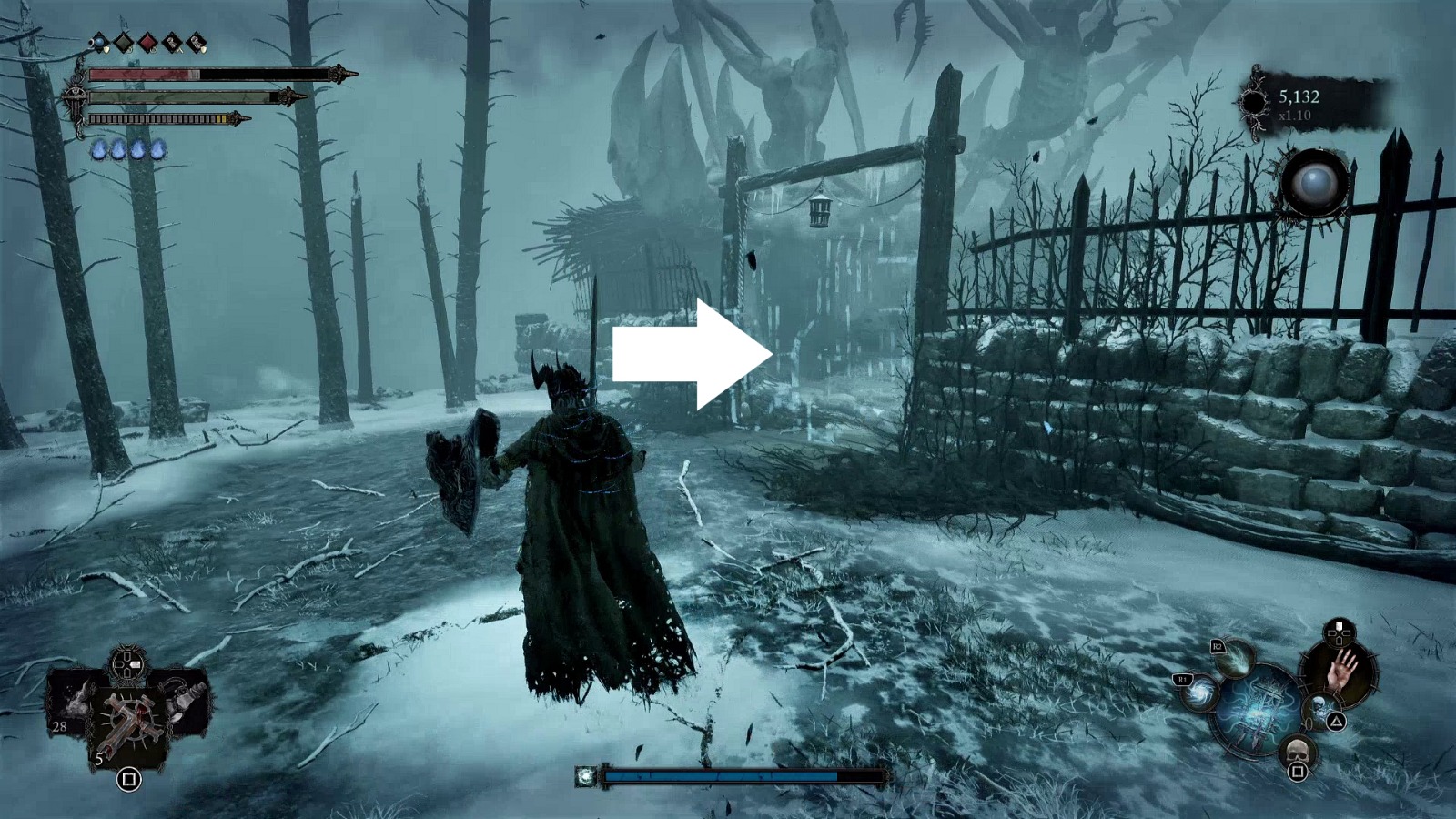
Task: Toggle the dark green diamond buff icon
Action: coord(123,42)
